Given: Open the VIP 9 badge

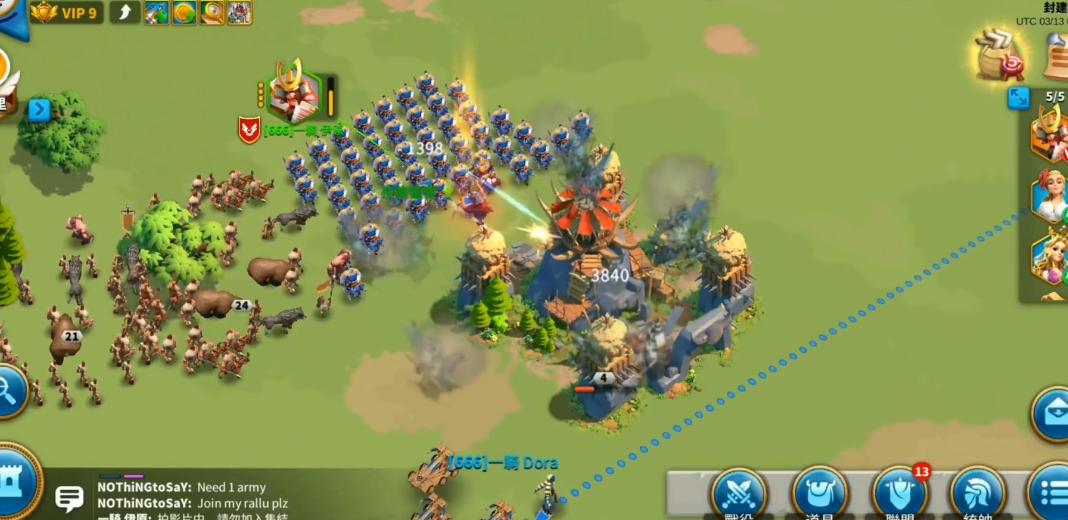Looking at the screenshot, I should tap(66, 13).
